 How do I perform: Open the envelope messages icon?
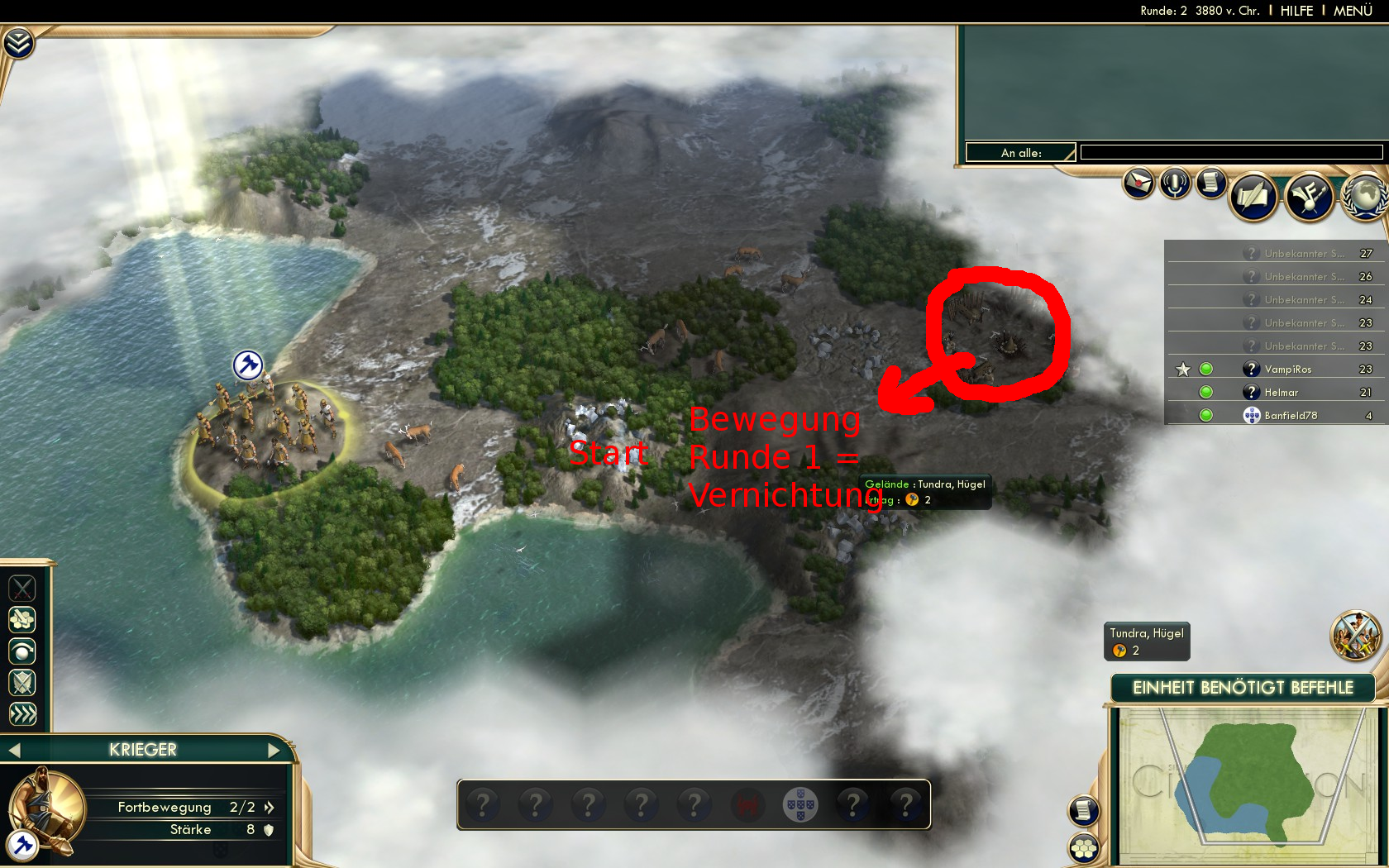click(x=1138, y=183)
